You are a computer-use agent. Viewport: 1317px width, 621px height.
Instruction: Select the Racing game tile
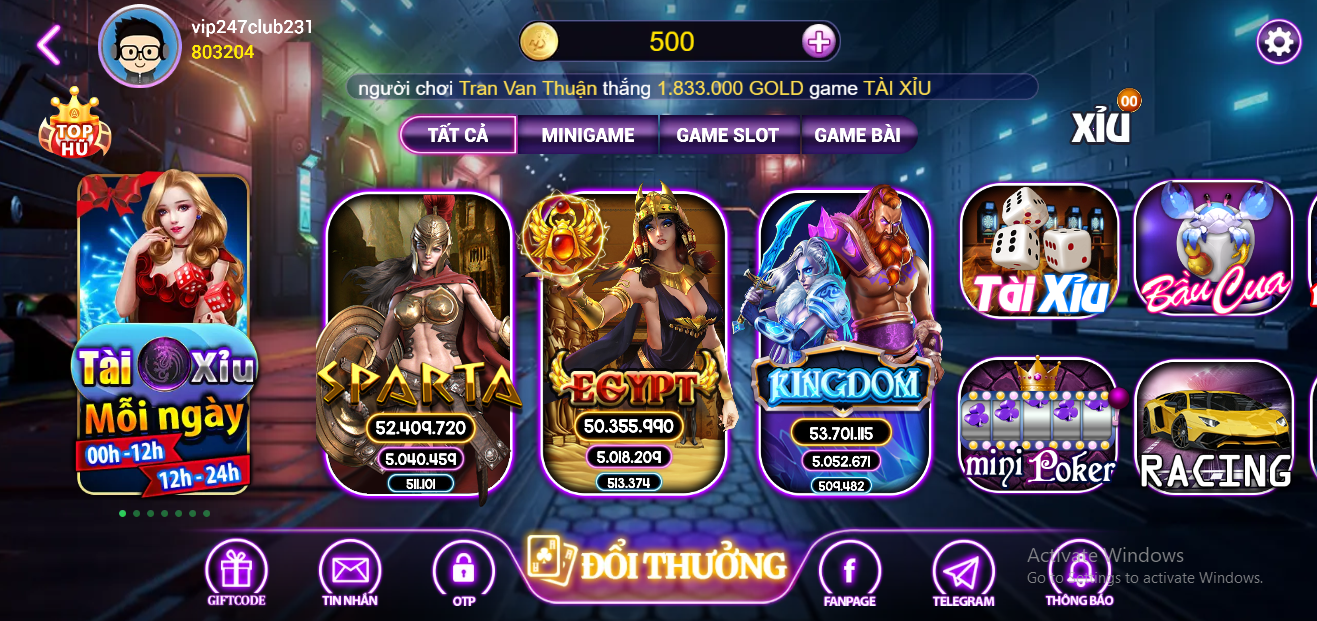click(x=1214, y=425)
